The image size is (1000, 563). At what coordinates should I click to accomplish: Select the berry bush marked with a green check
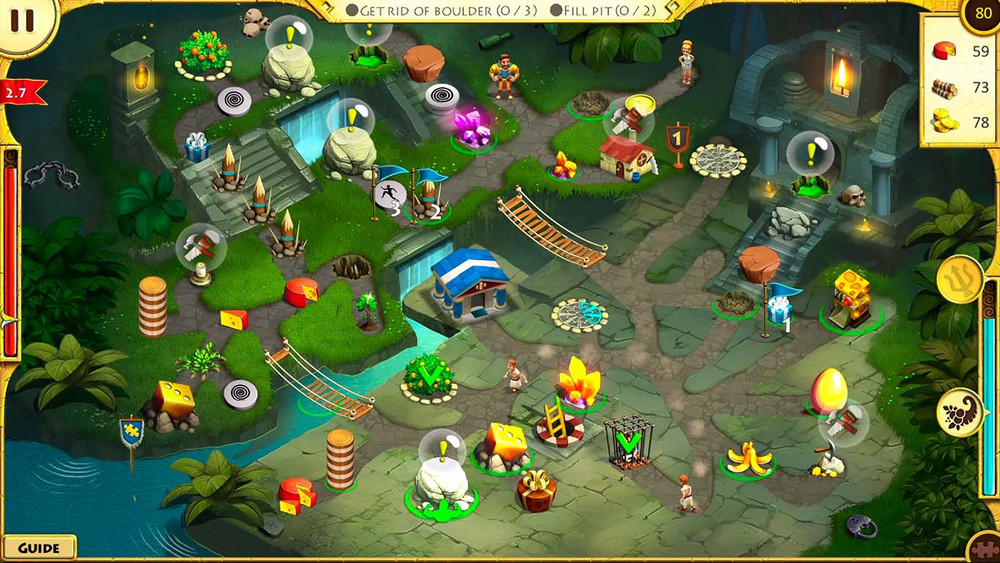(429, 375)
